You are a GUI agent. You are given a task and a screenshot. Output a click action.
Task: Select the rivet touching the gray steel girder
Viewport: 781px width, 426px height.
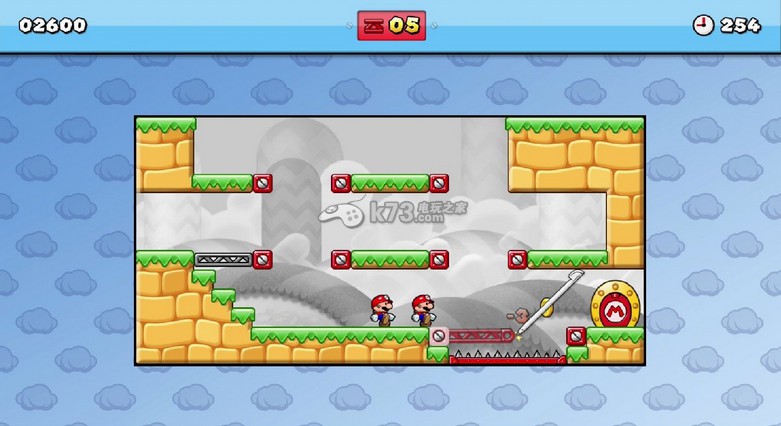tap(262, 259)
